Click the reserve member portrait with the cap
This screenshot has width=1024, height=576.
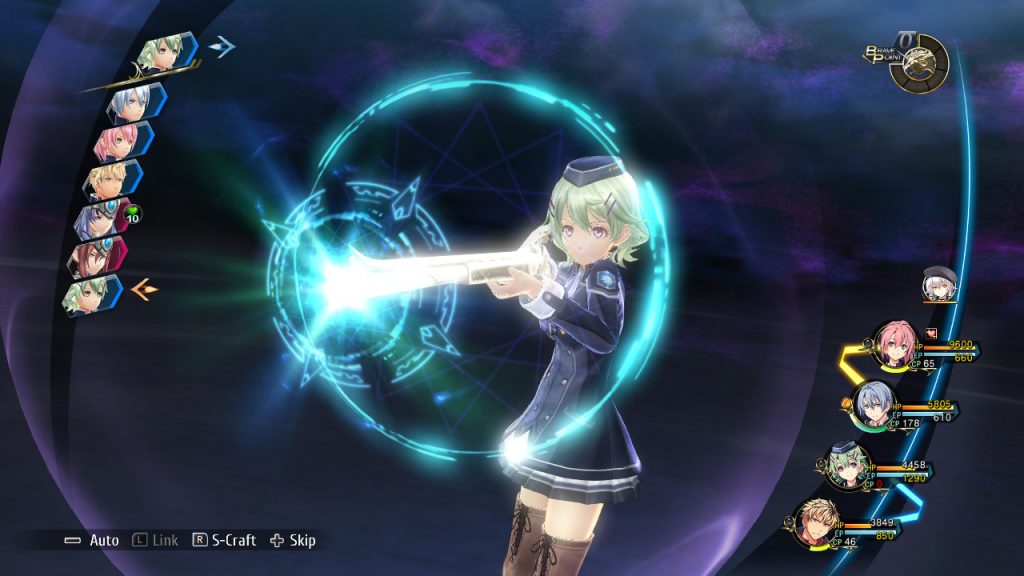click(x=939, y=284)
